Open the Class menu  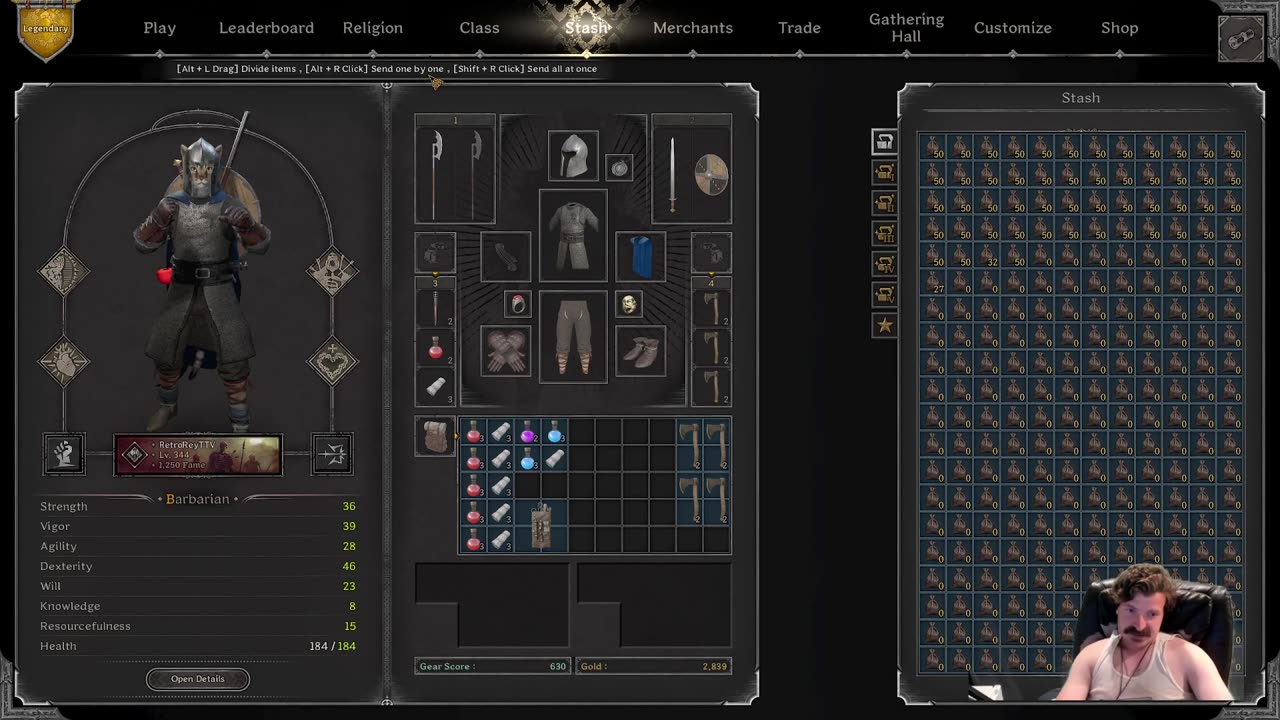click(x=479, y=28)
